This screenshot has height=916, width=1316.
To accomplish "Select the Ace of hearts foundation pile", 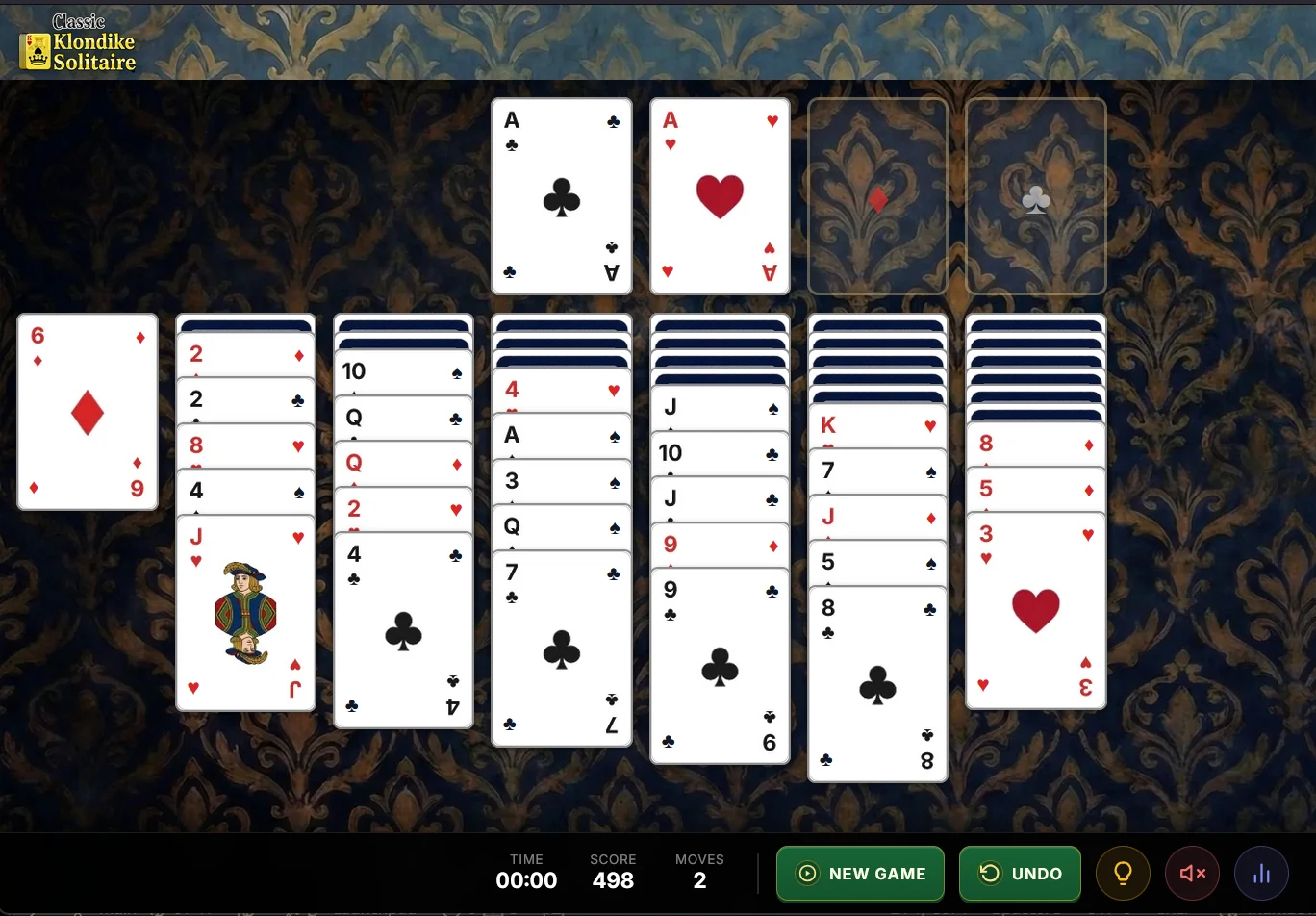I will [720, 196].
